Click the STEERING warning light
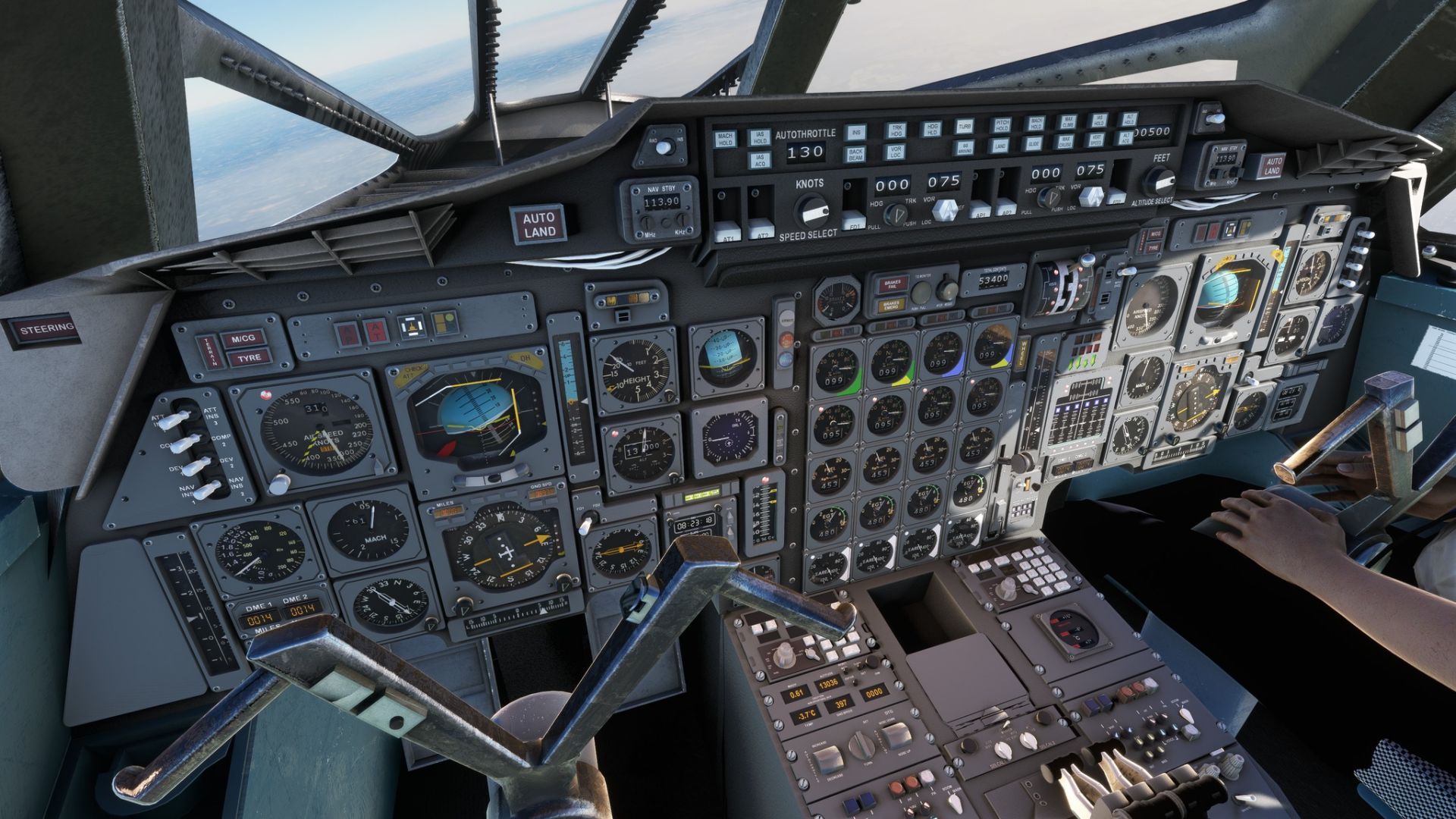Viewport: 1456px width, 819px height. (x=46, y=330)
